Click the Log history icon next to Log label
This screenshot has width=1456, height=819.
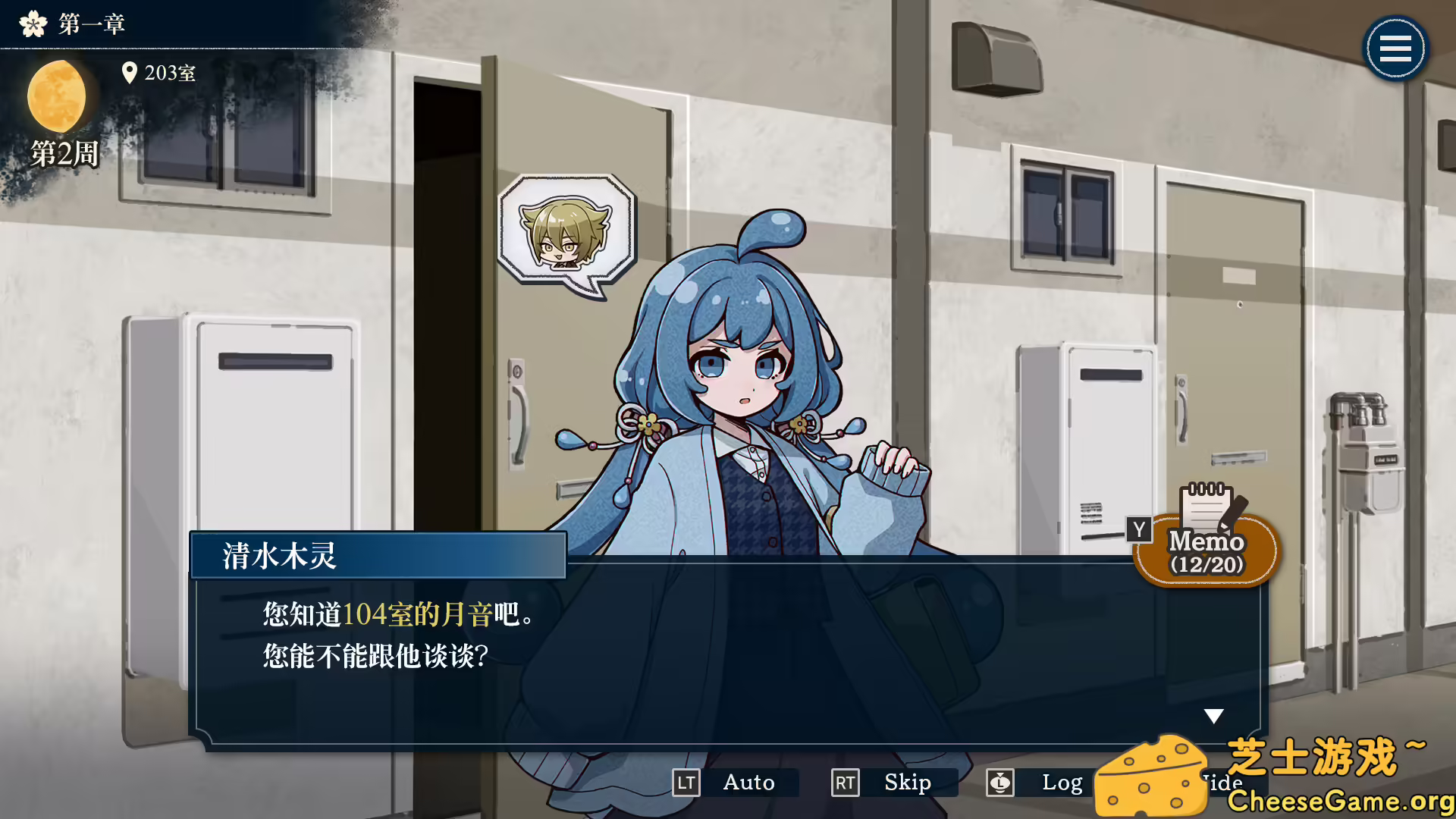[999, 783]
